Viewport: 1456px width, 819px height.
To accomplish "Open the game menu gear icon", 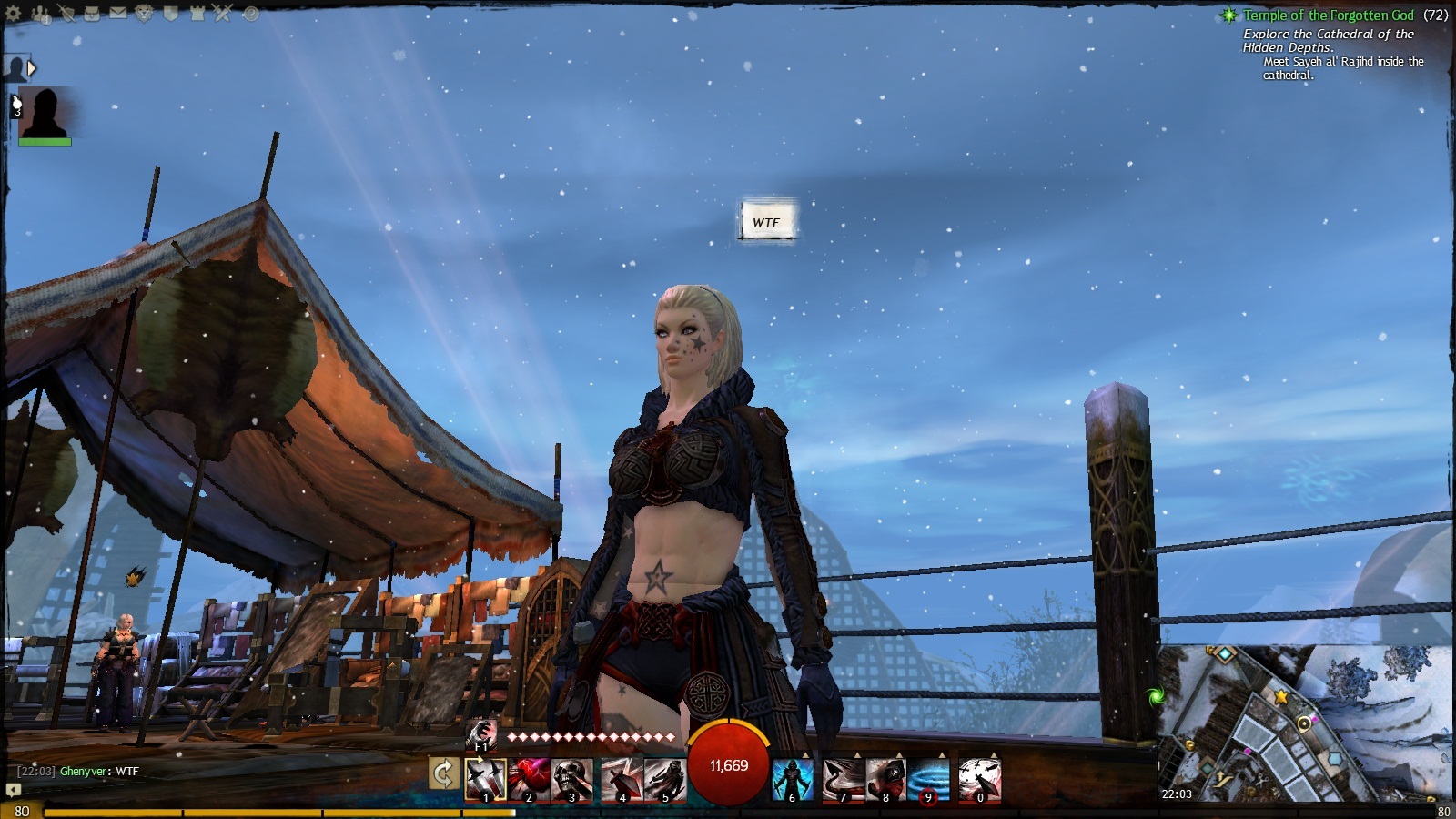I will pyautogui.click(x=14, y=14).
